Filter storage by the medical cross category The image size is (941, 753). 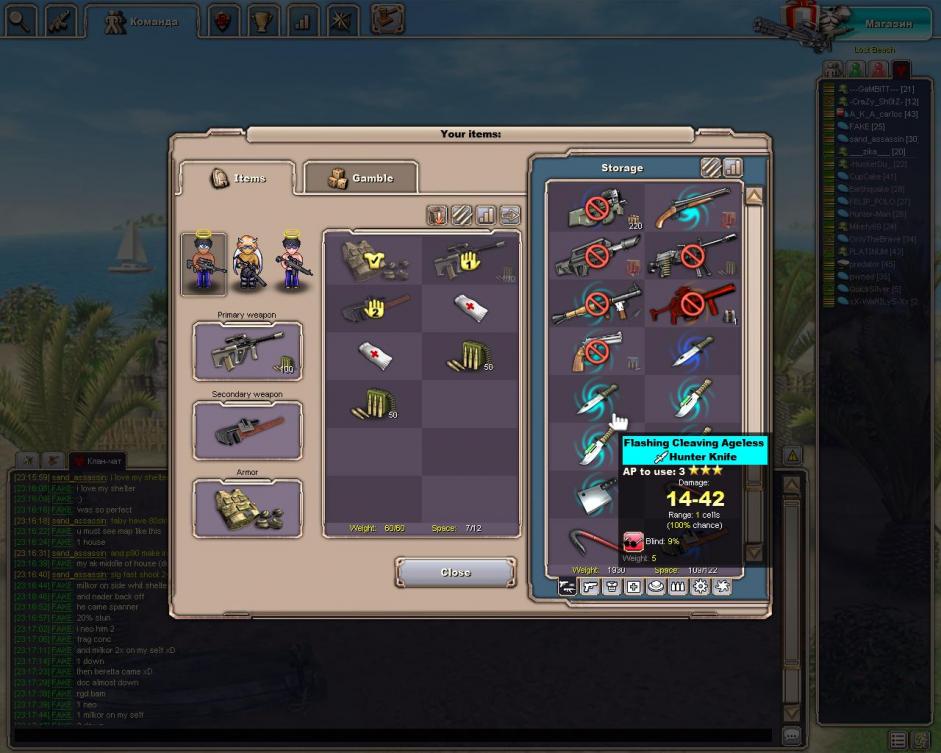pyautogui.click(x=634, y=587)
